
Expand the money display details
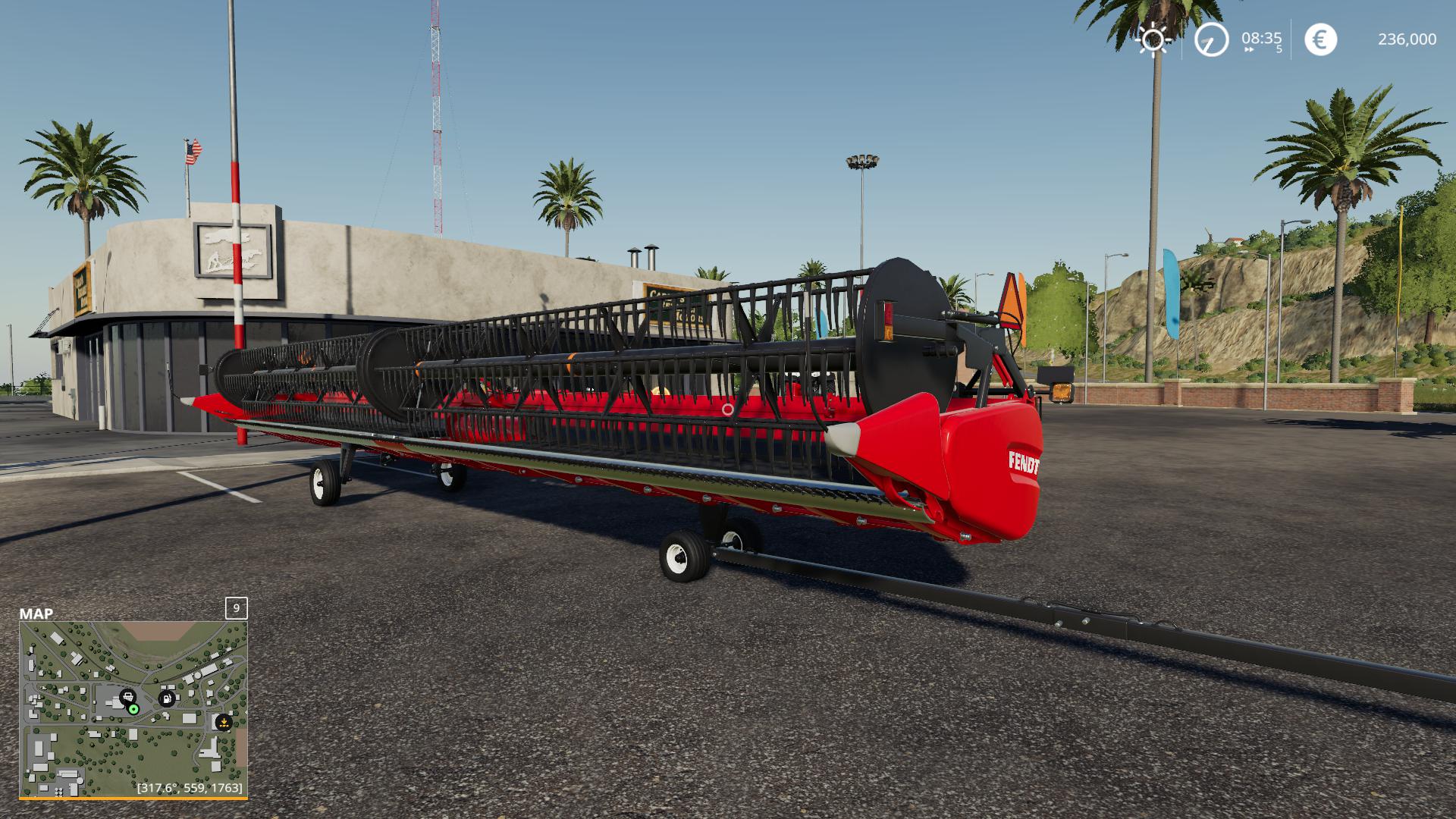(x=1406, y=39)
